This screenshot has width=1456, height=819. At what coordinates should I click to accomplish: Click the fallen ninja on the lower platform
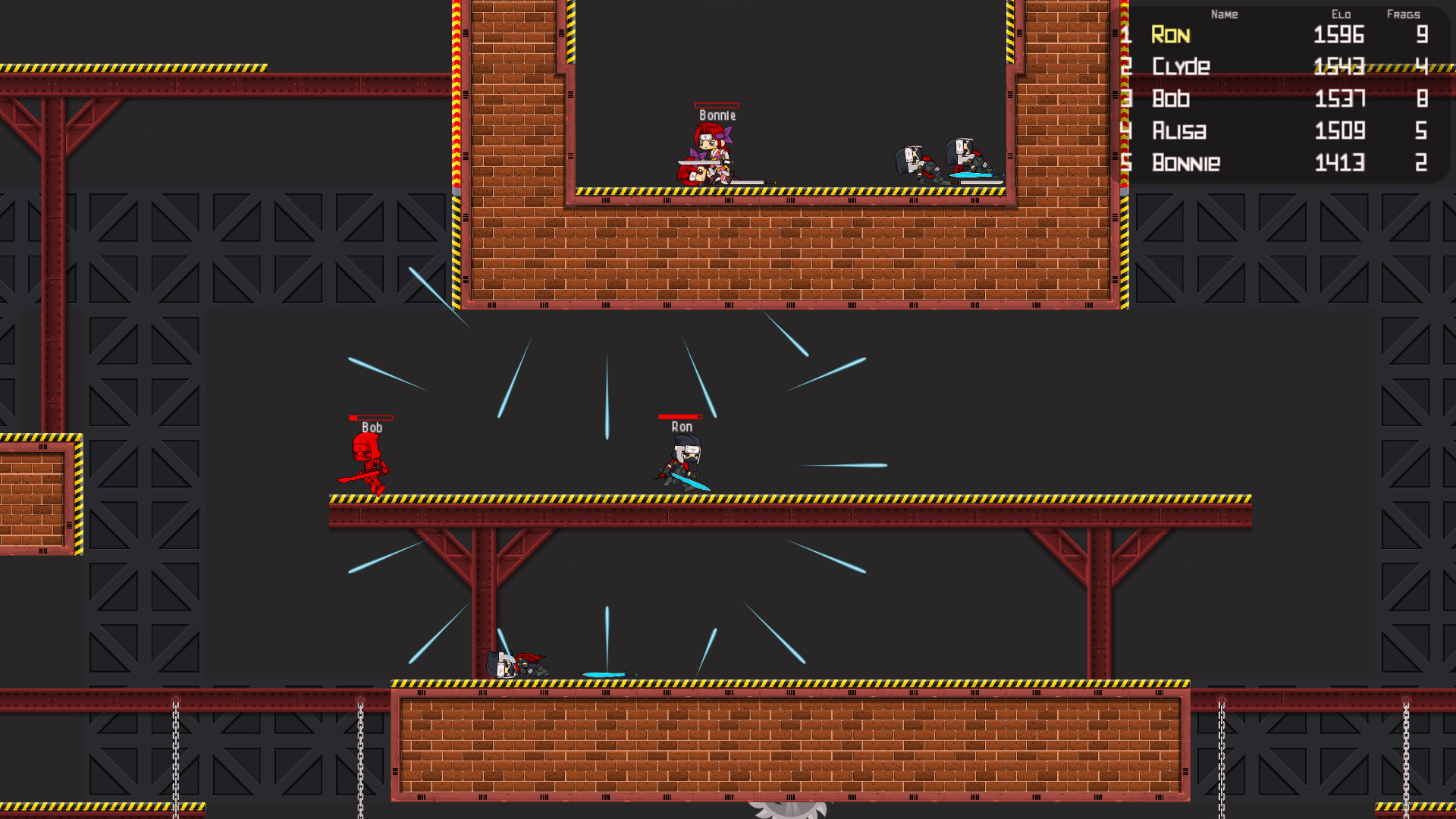coord(516,664)
